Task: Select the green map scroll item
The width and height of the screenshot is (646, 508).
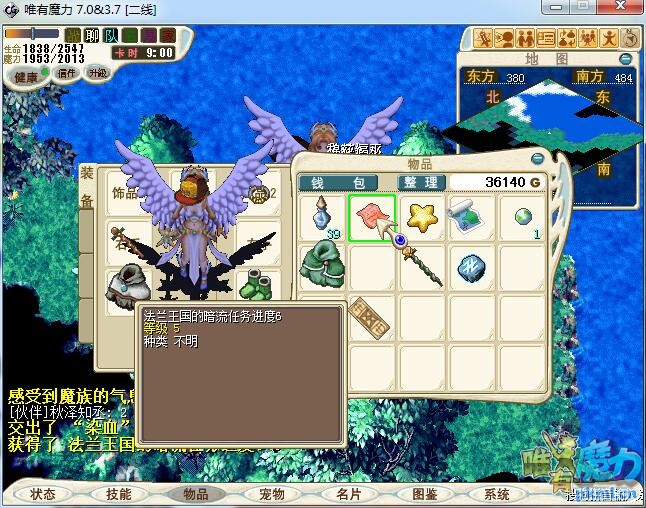Action: pyautogui.click(x=469, y=215)
